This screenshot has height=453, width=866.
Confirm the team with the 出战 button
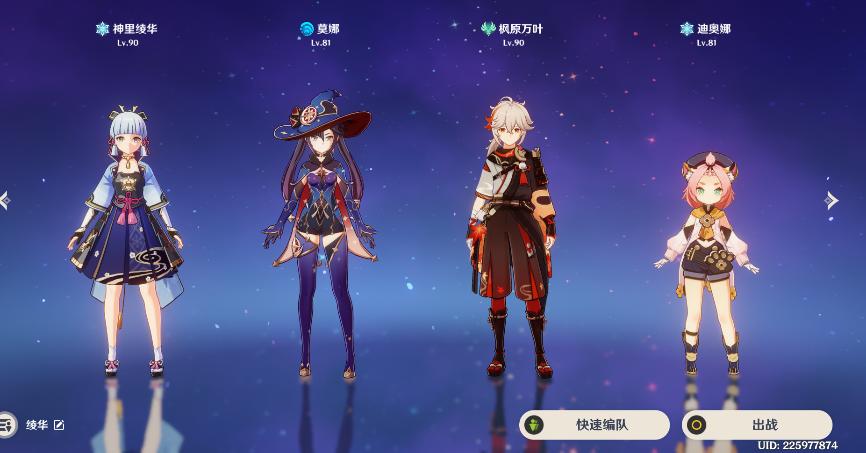click(x=757, y=425)
